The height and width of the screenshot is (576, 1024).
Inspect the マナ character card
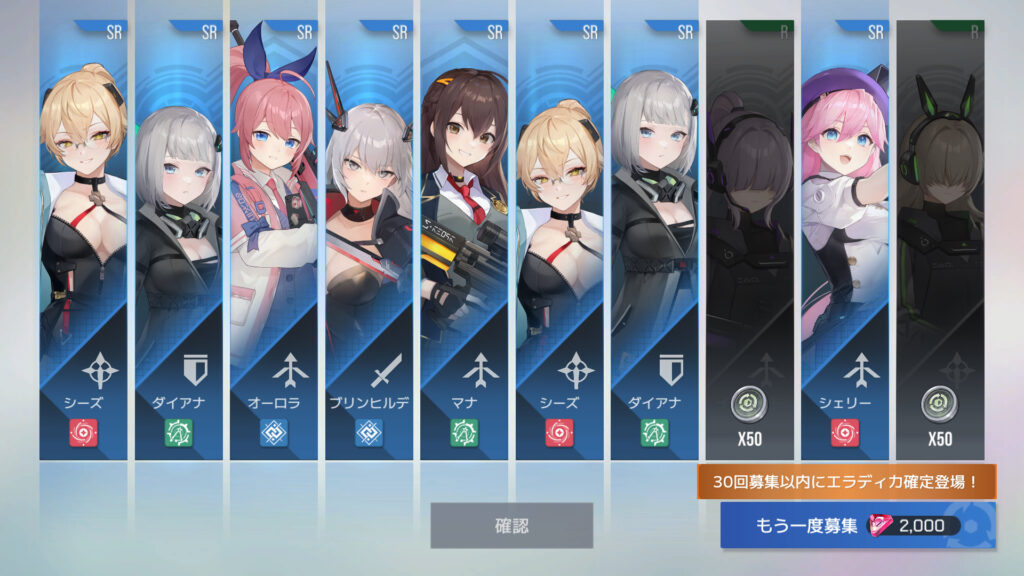tap(464, 240)
